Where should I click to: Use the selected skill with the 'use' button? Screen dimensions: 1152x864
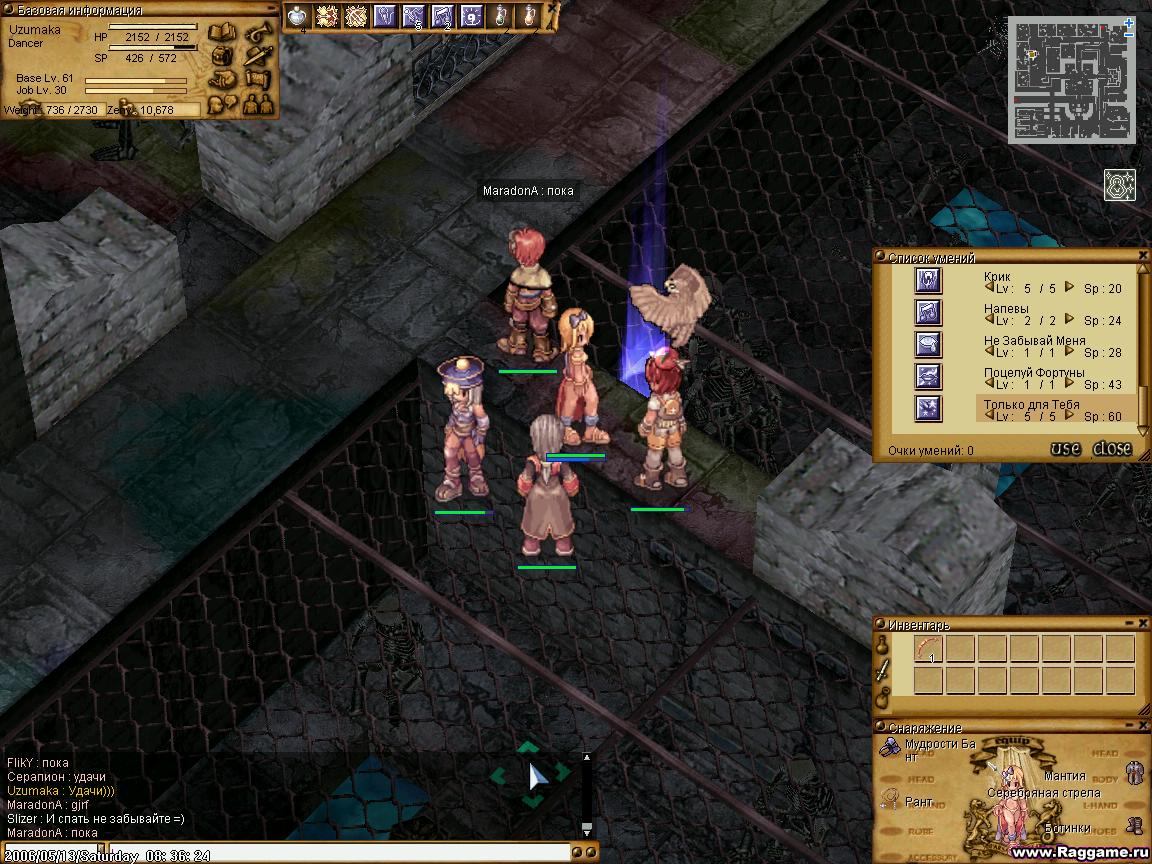pyautogui.click(x=1064, y=449)
